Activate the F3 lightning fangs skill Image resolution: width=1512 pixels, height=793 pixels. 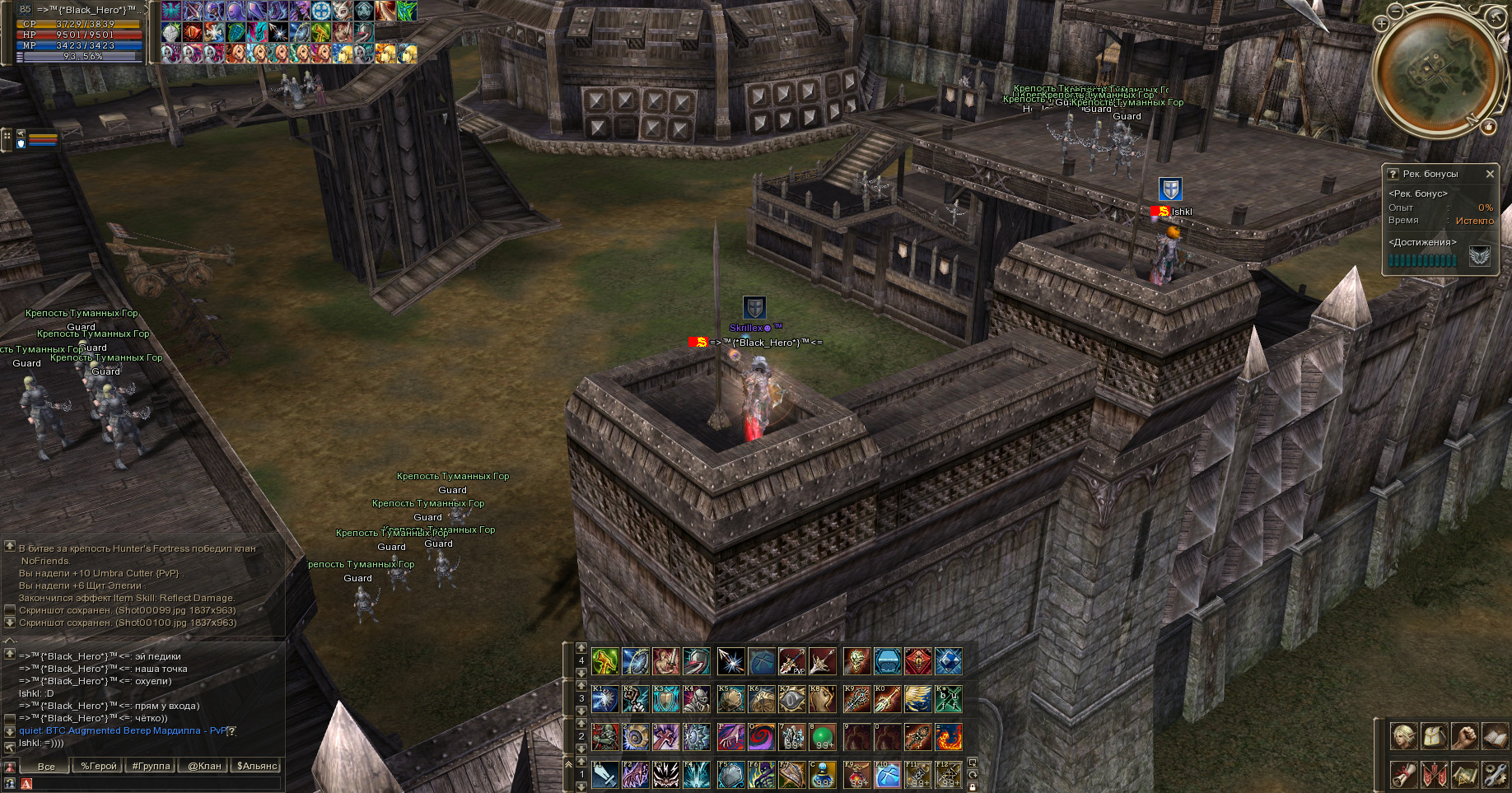pos(665,775)
